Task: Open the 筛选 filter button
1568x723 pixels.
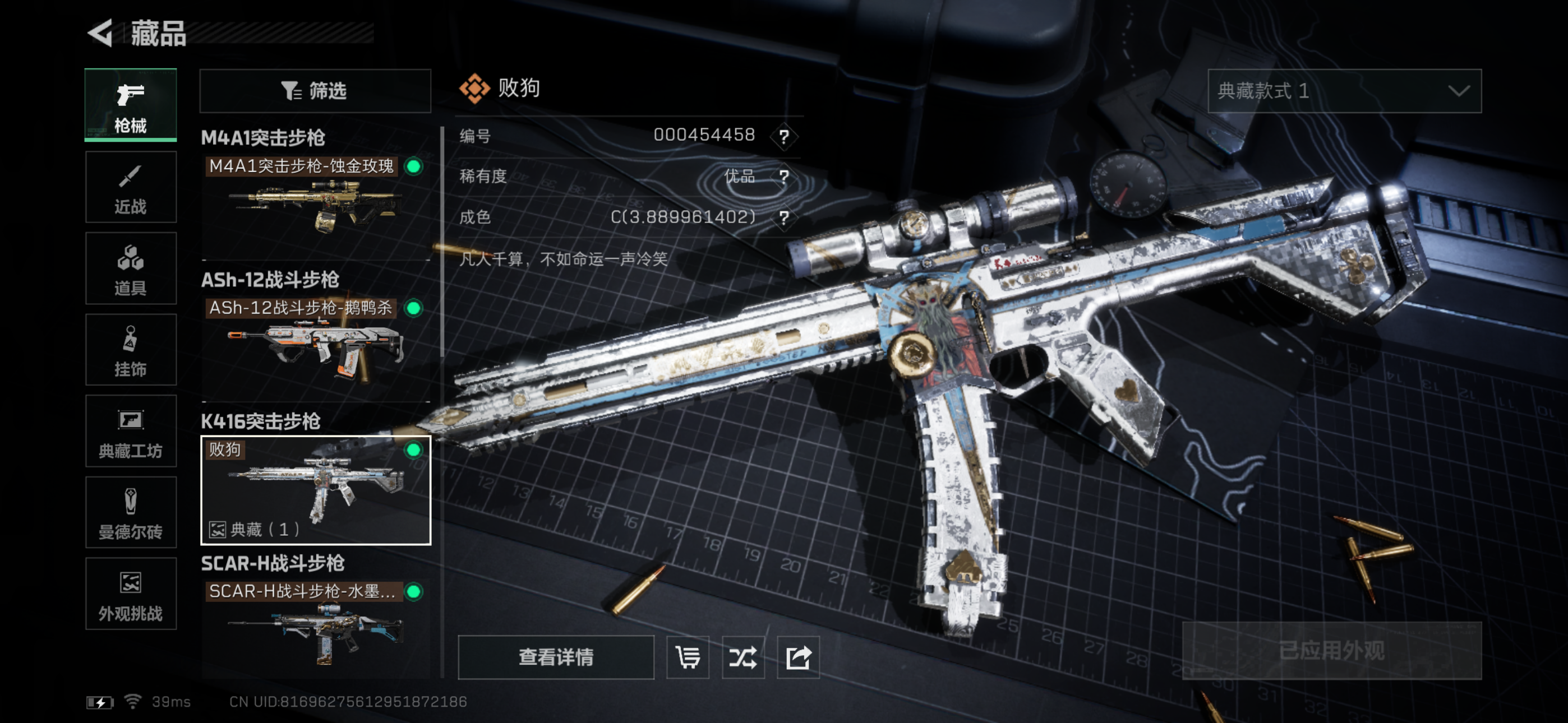Action: coord(315,91)
